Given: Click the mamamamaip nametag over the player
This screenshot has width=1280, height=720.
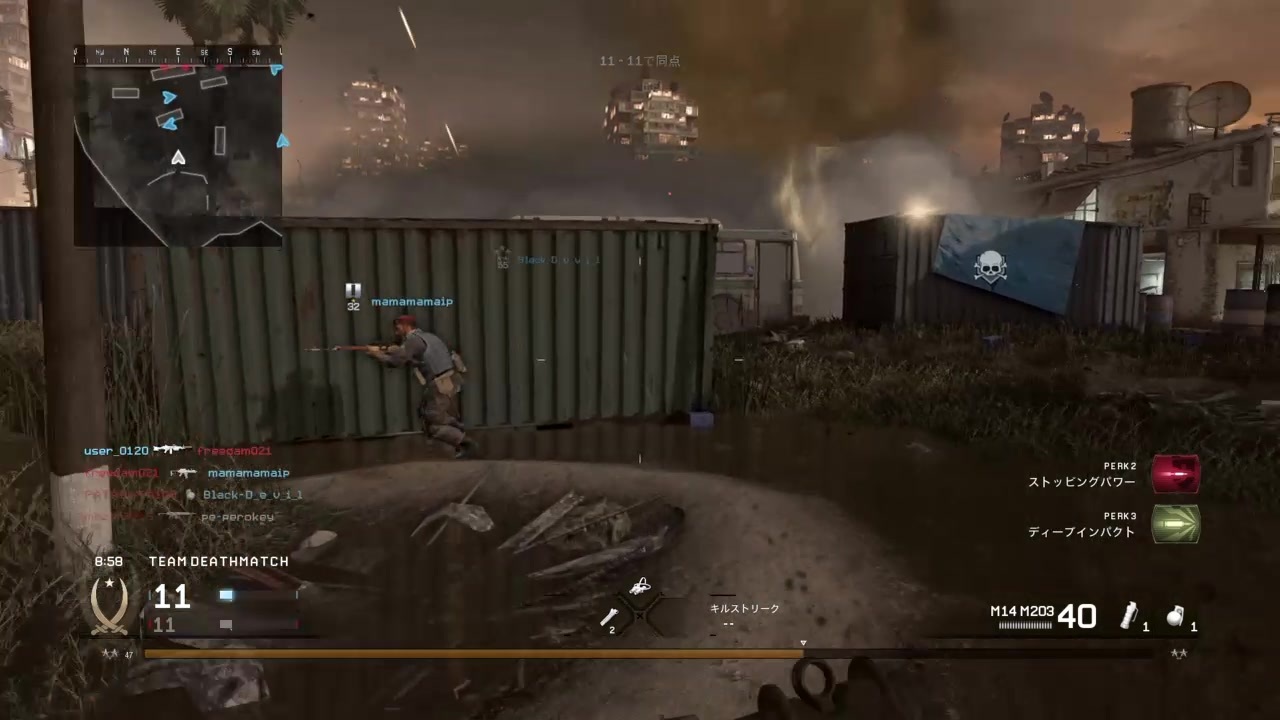Looking at the screenshot, I should click(412, 301).
